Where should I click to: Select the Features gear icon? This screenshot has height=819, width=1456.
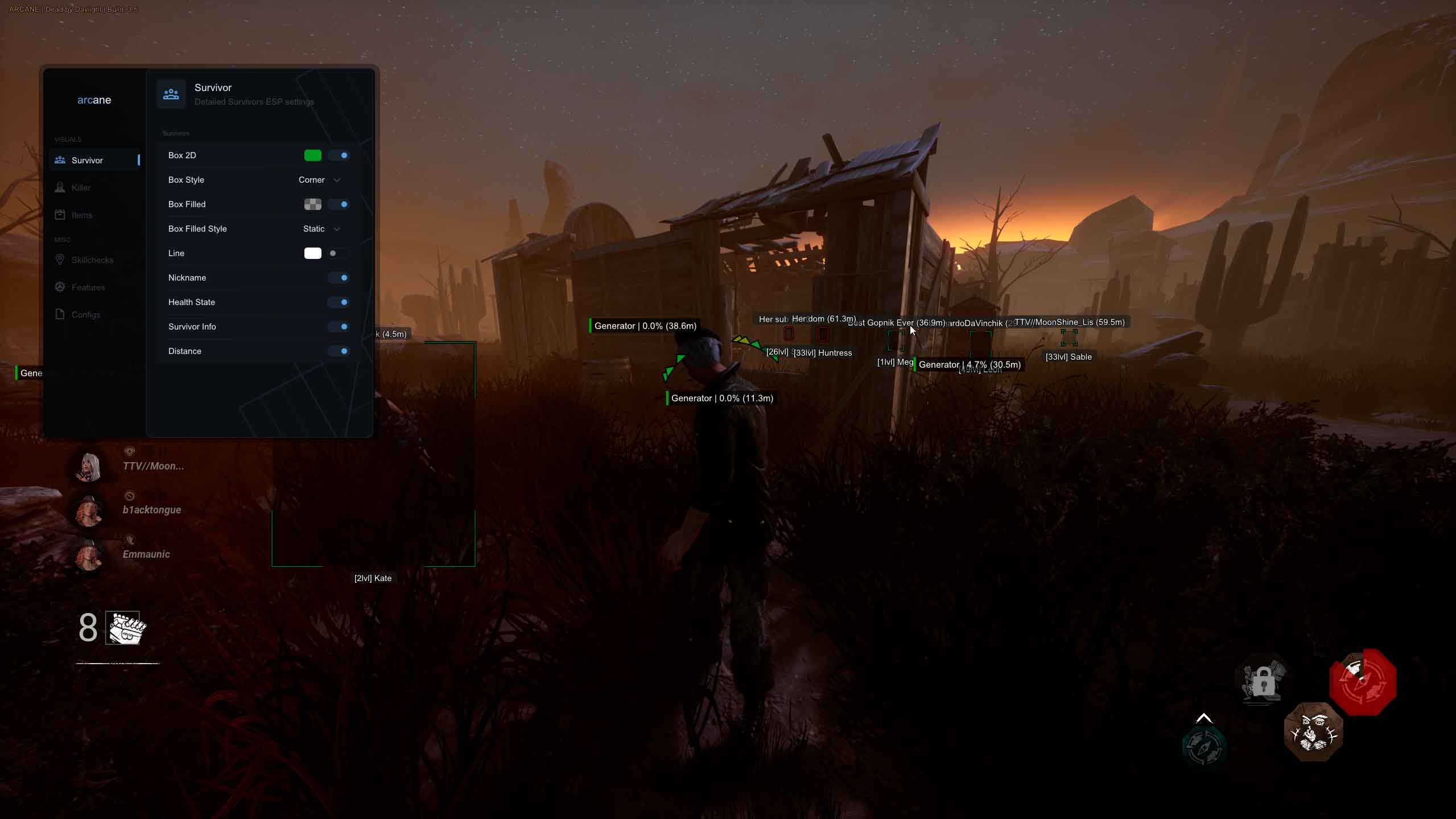(60, 287)
